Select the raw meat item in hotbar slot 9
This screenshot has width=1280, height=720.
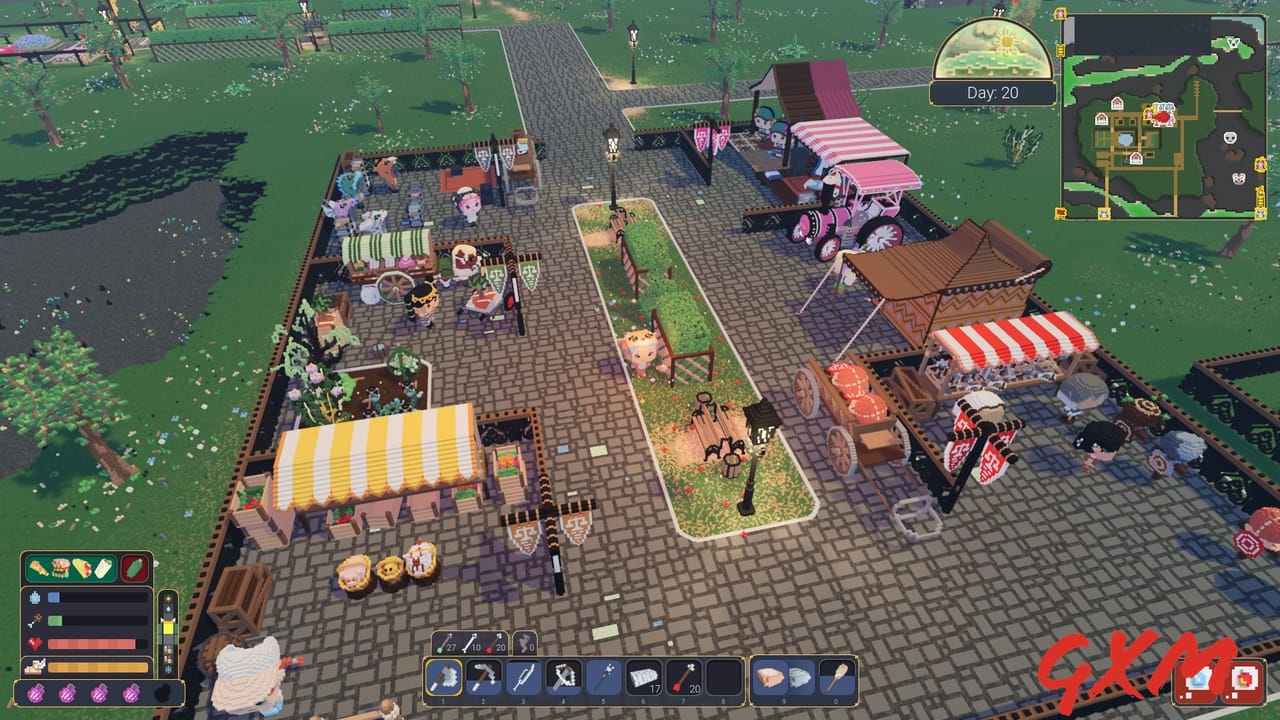coord(768,676)
